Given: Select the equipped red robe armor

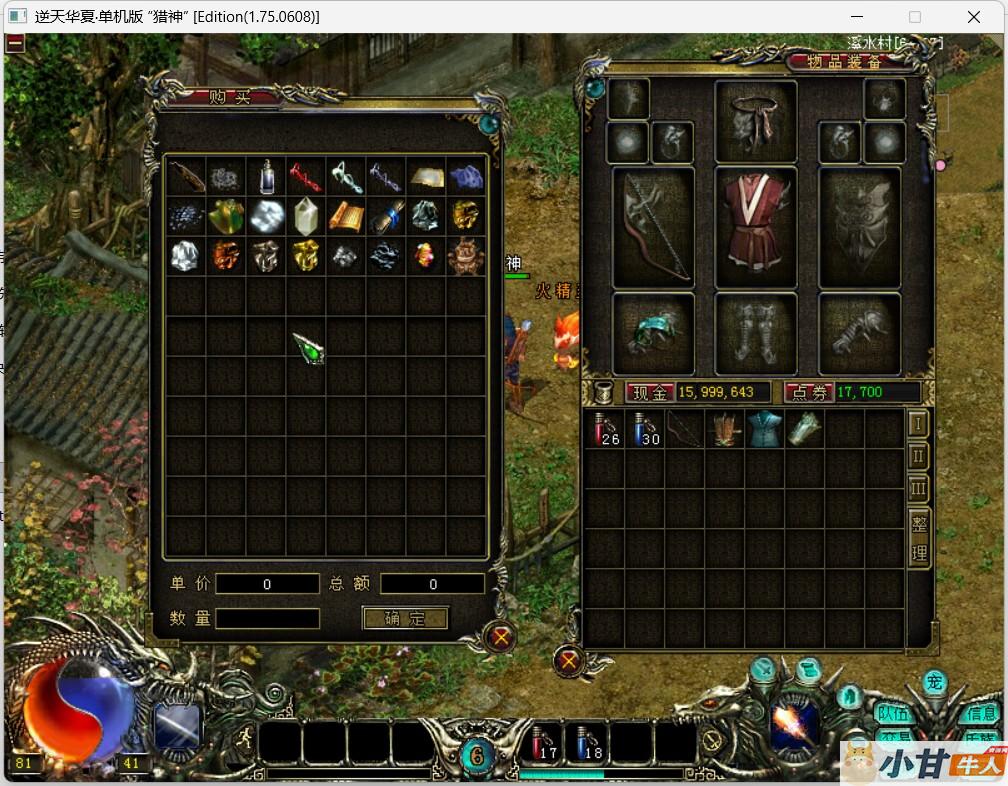Looking at the screenshot, I should [x=756, y=227].
